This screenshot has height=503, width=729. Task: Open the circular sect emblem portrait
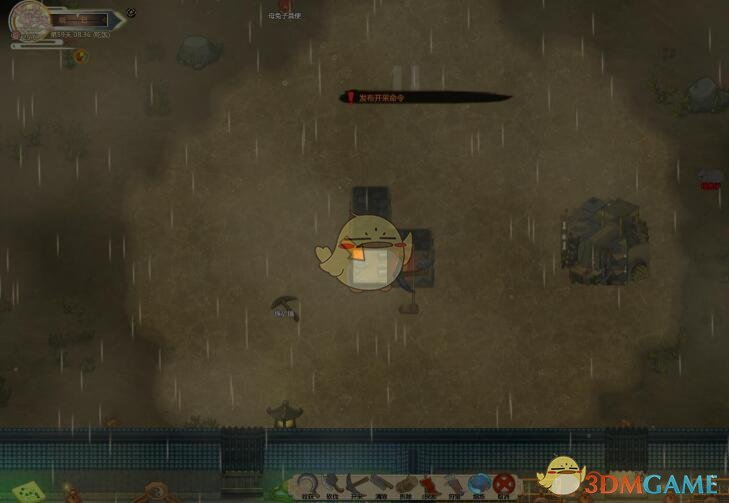click(28, 20)
